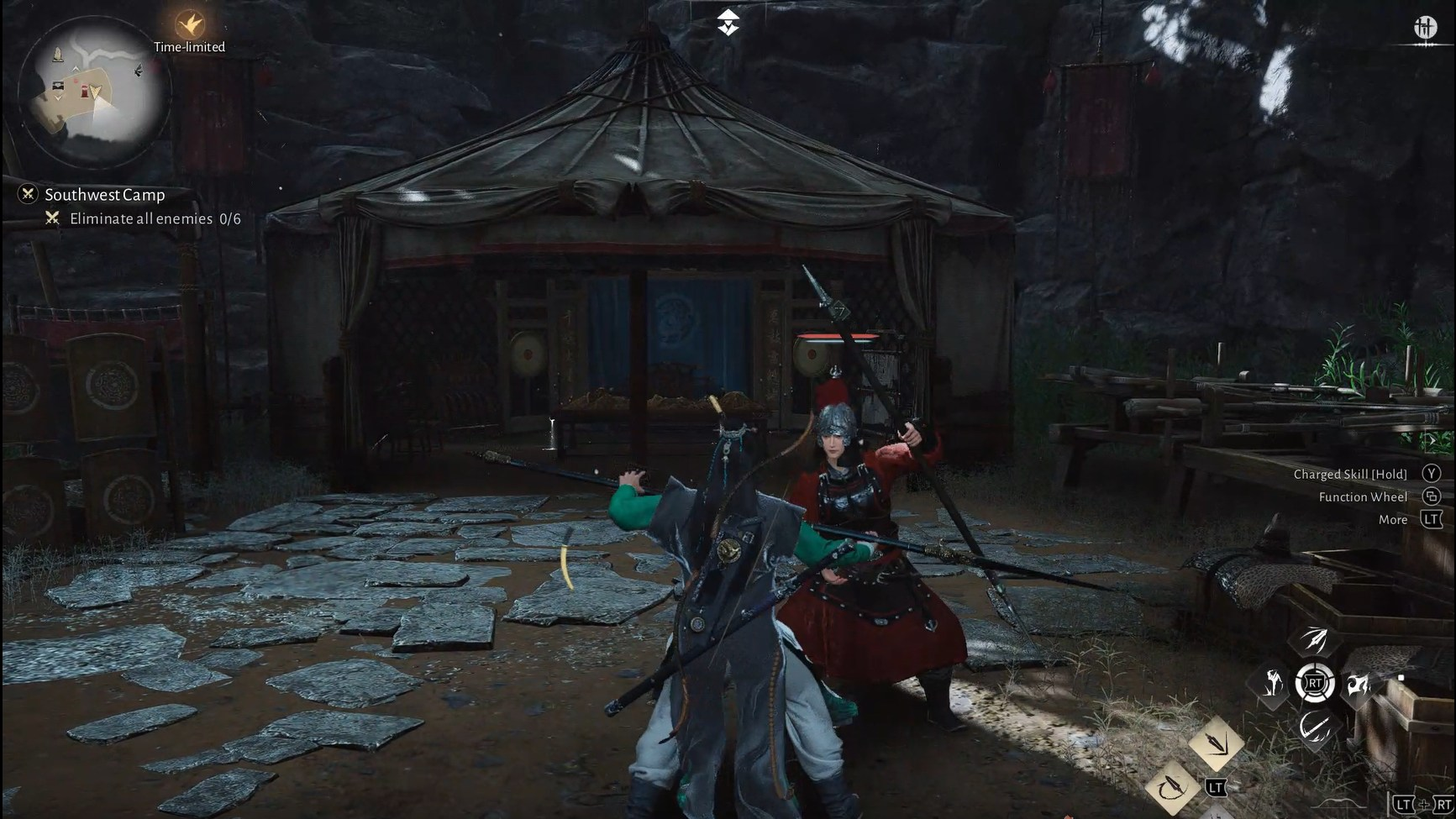Expand the chevron arrow on the right screen edge
Viewport: 1456px width, 819px height.
pyautogui.click(x=1433, y=440)
